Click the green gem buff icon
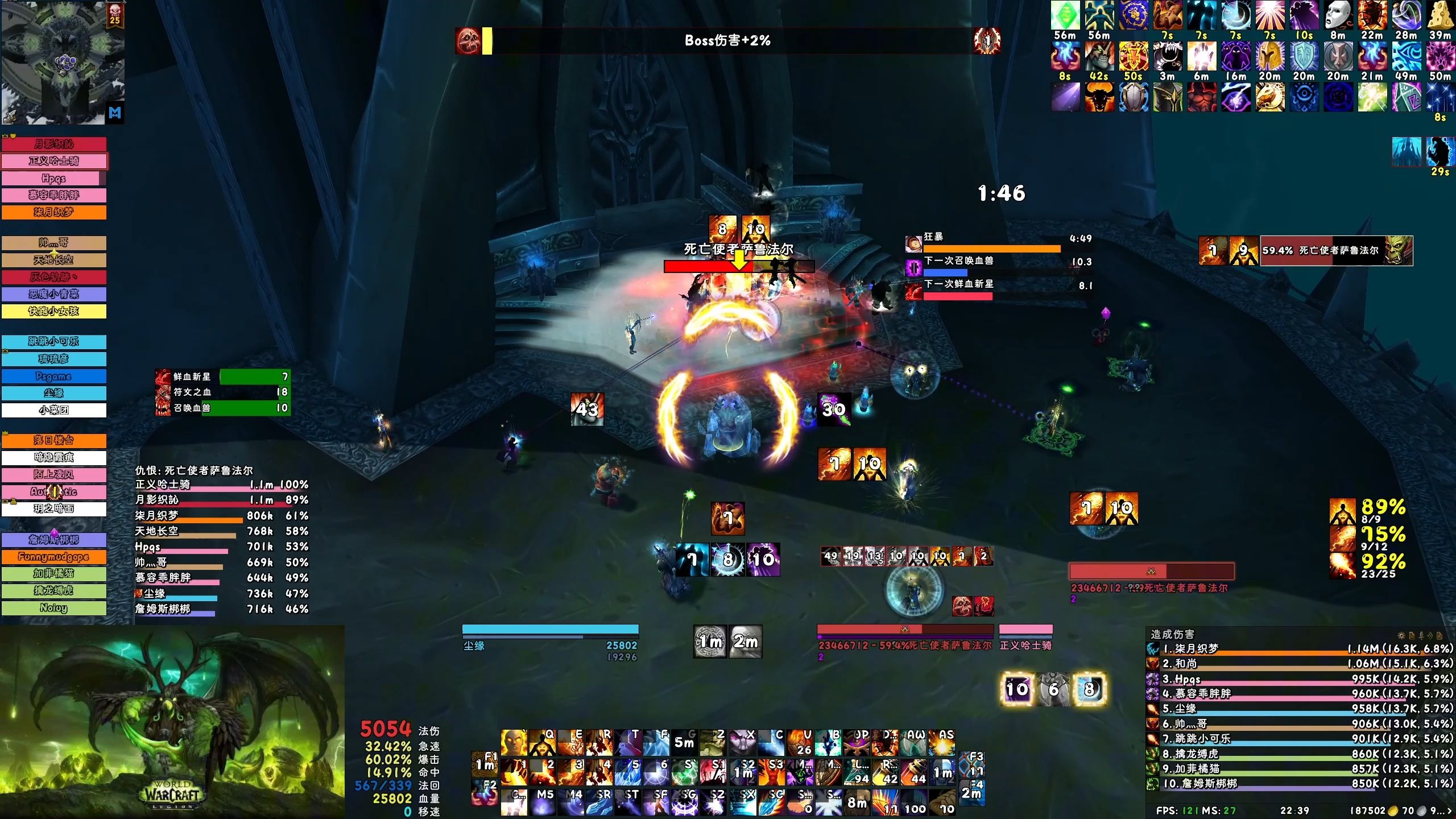Image resolution: width=1456 pixels, height=819 pixels. point(1065,15)
